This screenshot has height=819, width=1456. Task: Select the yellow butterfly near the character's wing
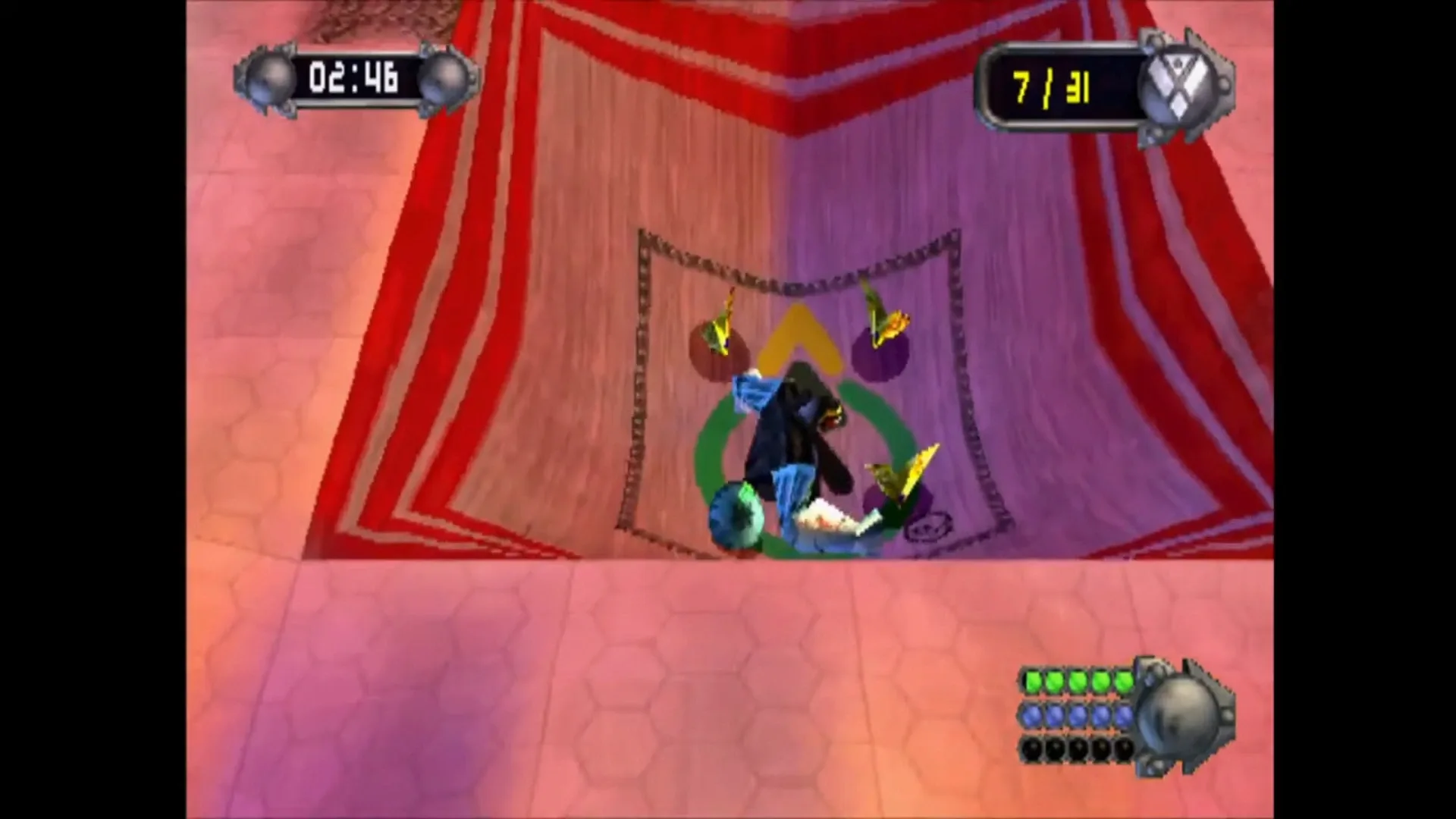point(902,474)
